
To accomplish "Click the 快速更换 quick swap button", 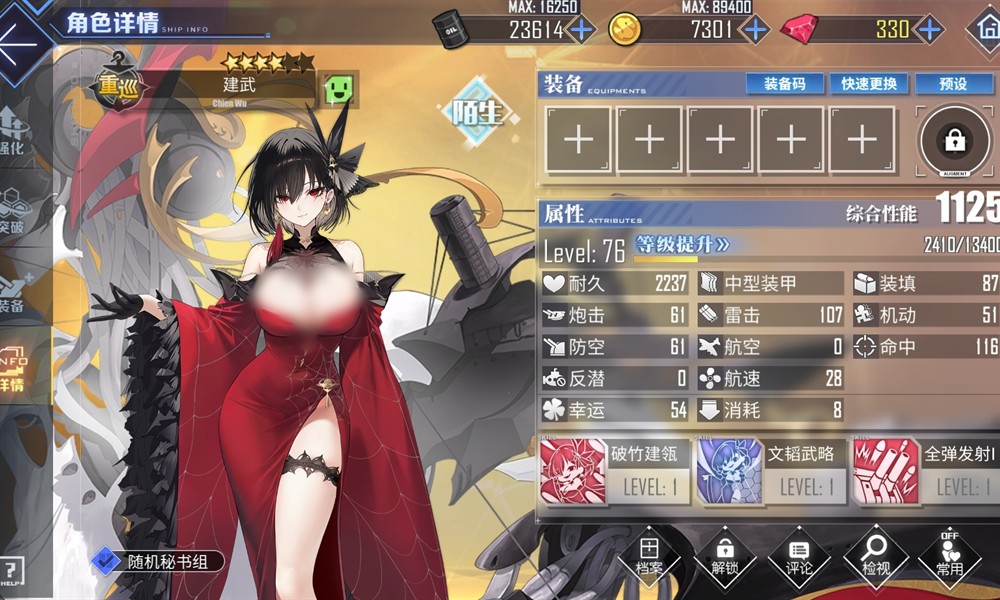I will 869,84.
